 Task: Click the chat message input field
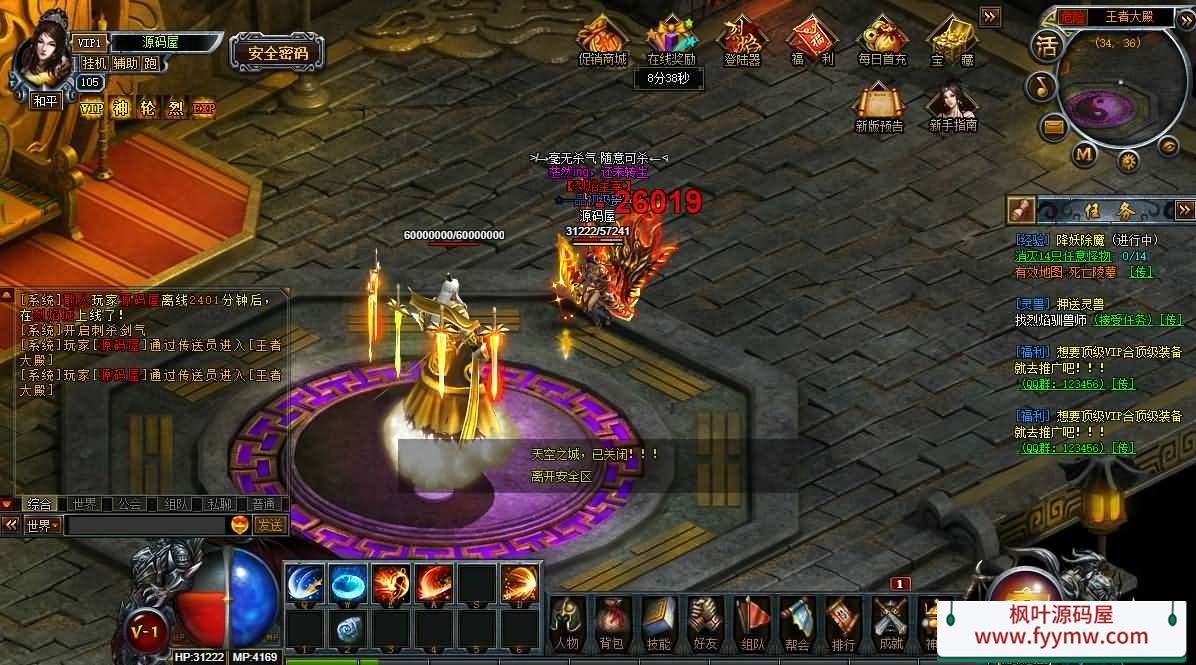tap(145, 525)
